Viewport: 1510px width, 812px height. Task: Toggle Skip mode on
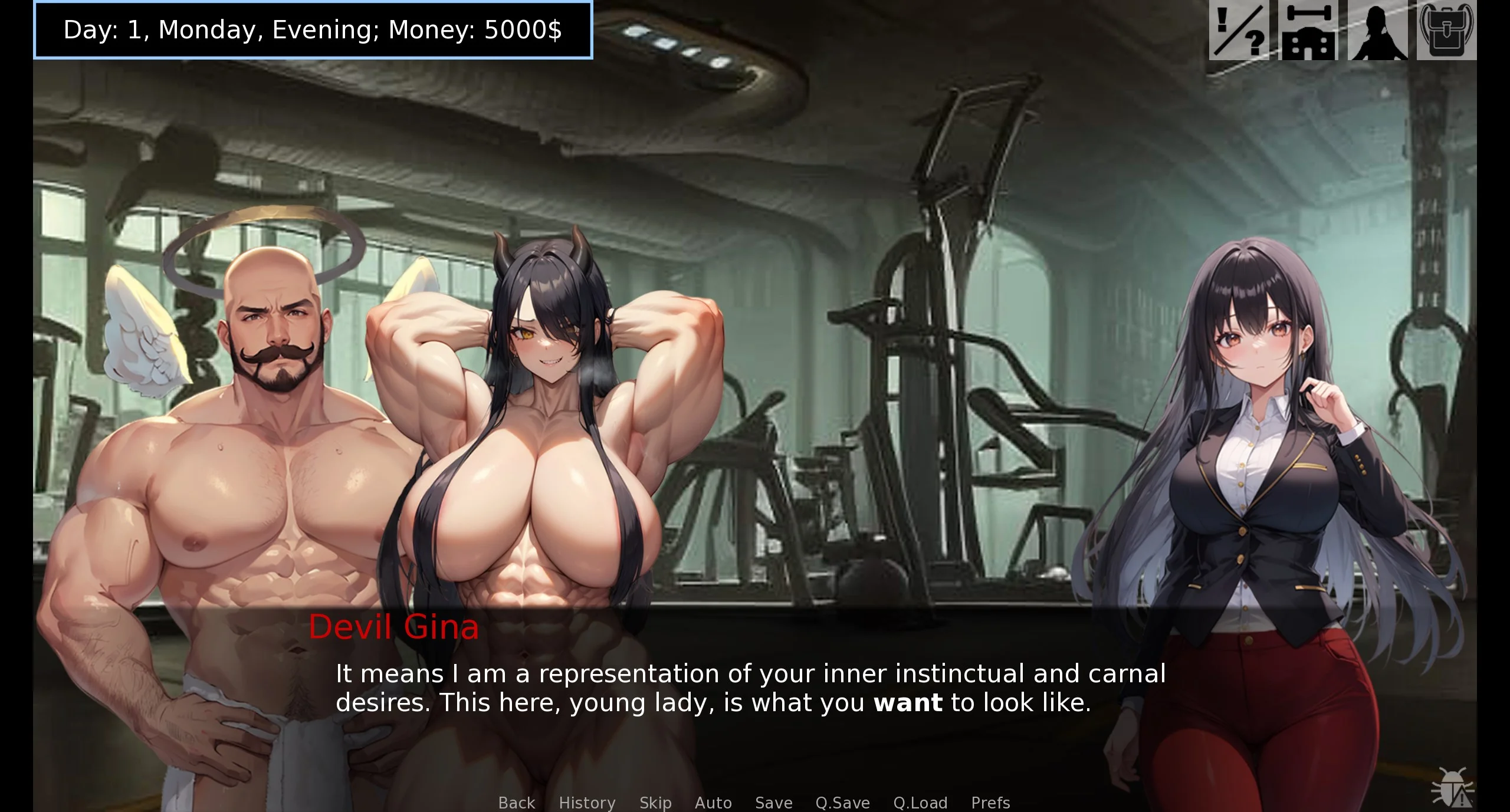655,803
